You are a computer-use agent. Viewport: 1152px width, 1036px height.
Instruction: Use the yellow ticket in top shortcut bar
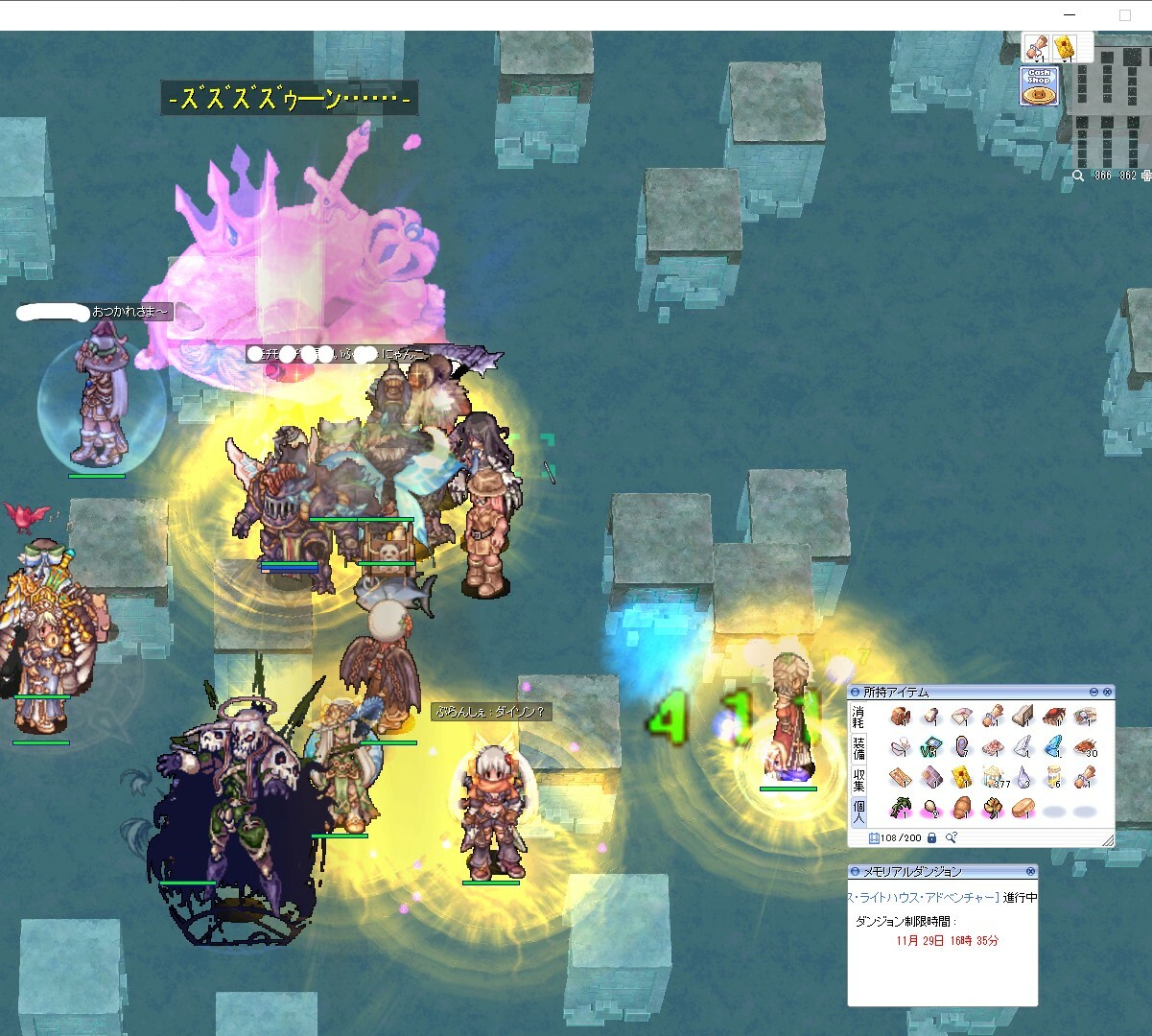point(1063,46)
